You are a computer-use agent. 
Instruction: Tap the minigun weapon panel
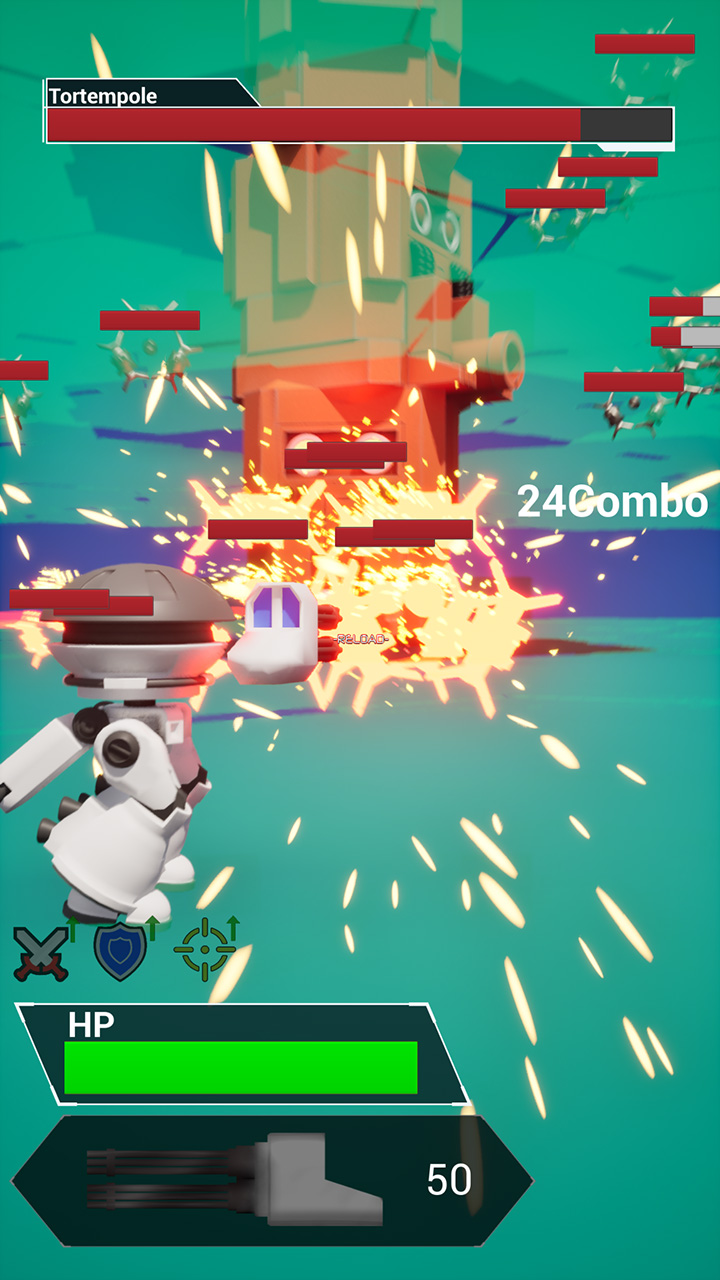pyautogui.click(x=272, y=1181)
